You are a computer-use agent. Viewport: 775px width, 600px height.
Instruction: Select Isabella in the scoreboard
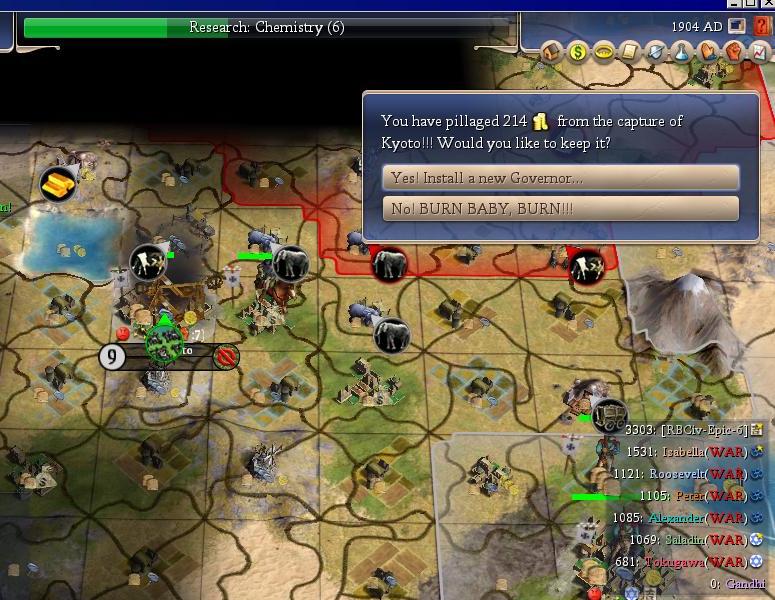coord(697,452)
